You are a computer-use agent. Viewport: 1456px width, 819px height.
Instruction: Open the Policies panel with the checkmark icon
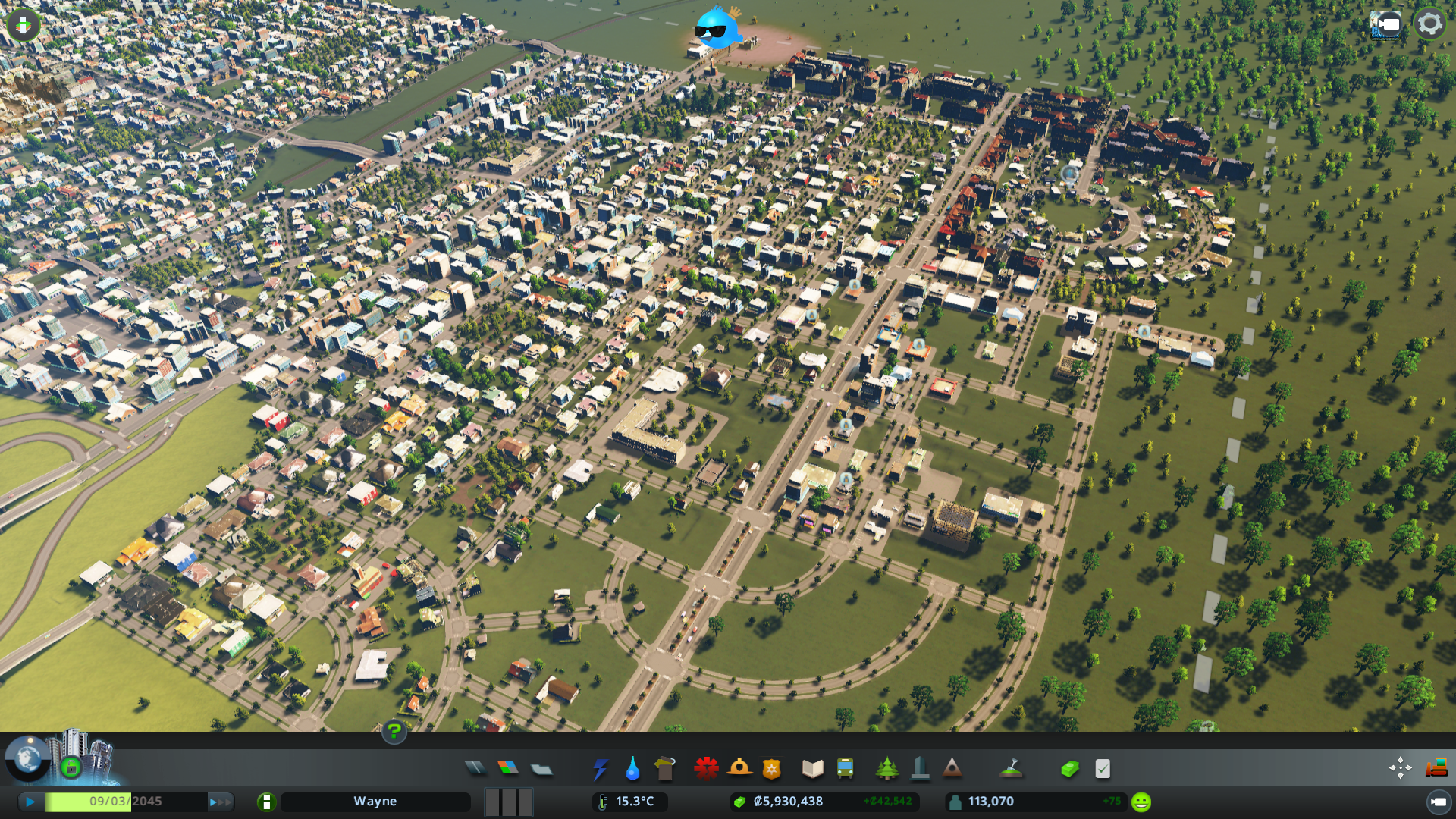pyautogui.click(x=1102, y=768)
